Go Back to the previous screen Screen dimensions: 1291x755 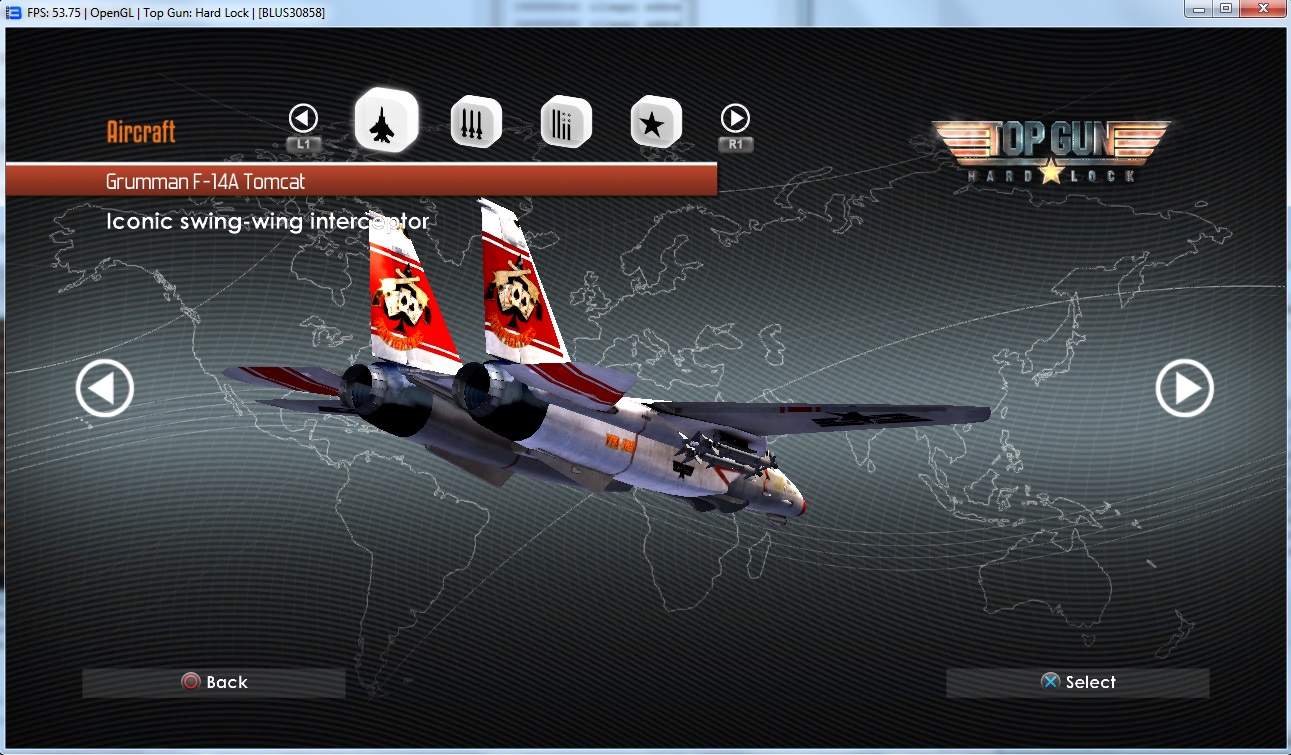click(214, 682)
